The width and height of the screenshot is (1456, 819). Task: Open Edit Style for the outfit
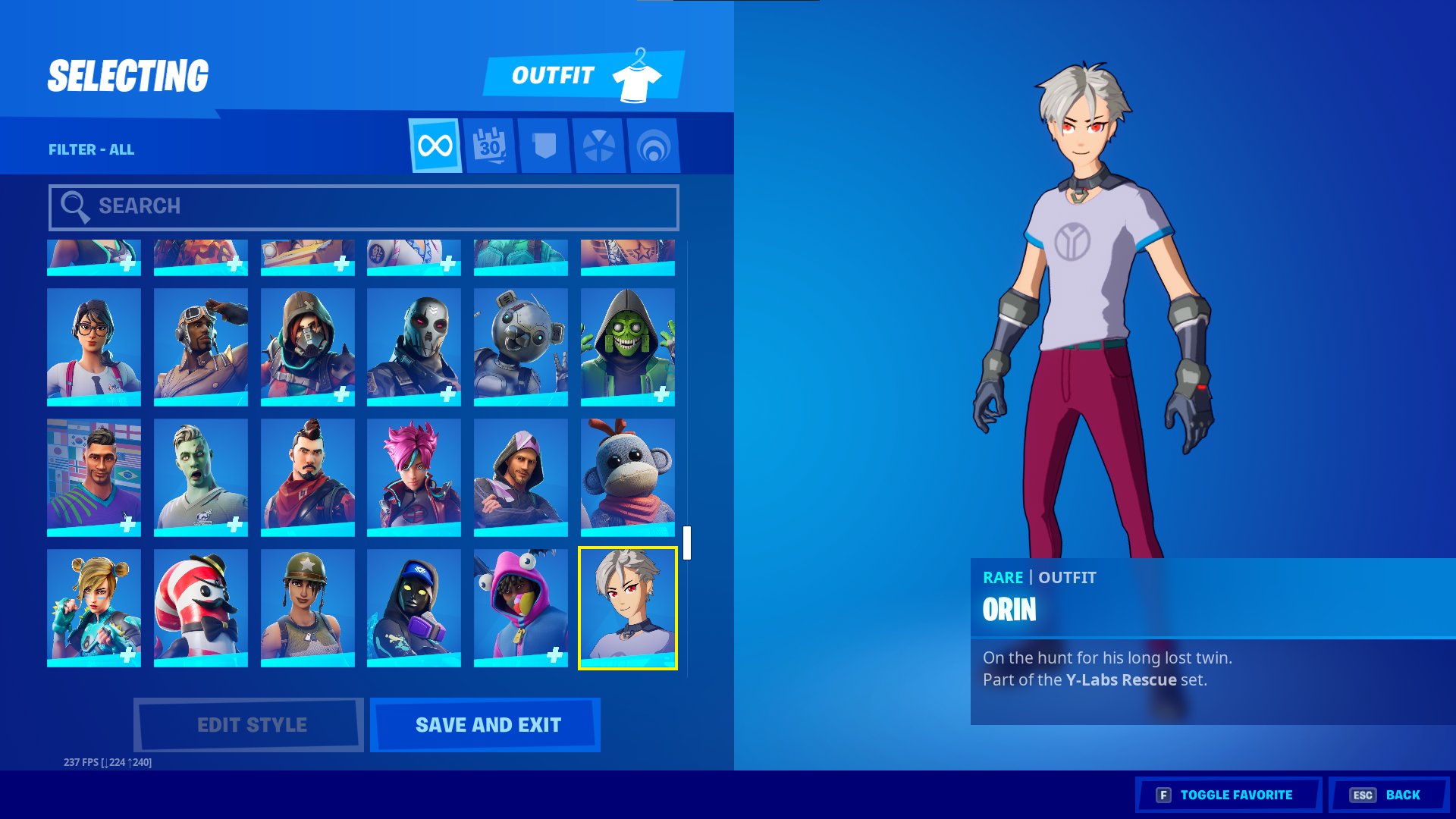(x=249, y=725)
